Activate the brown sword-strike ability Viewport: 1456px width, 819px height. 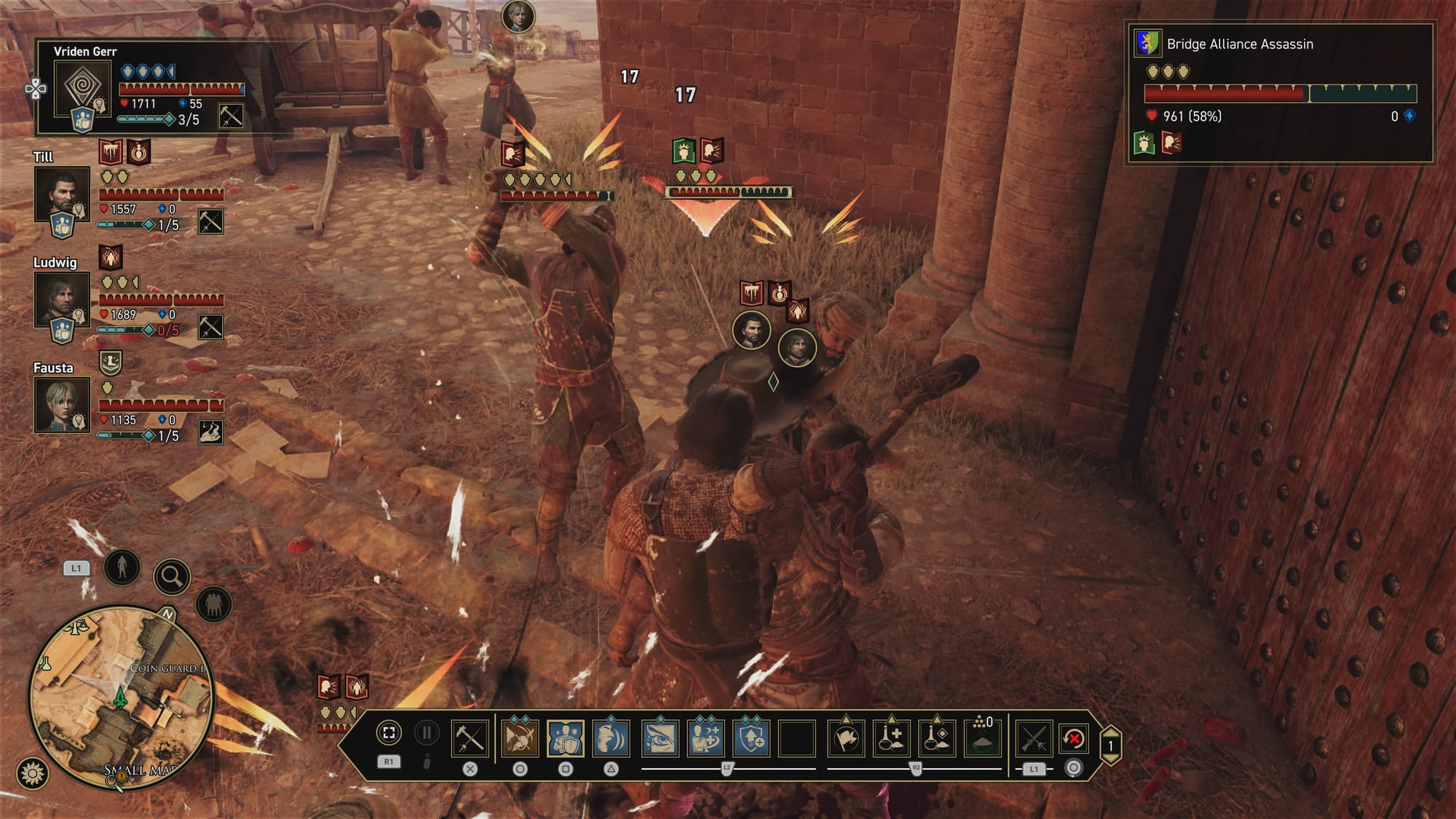(x=520, y=738)
